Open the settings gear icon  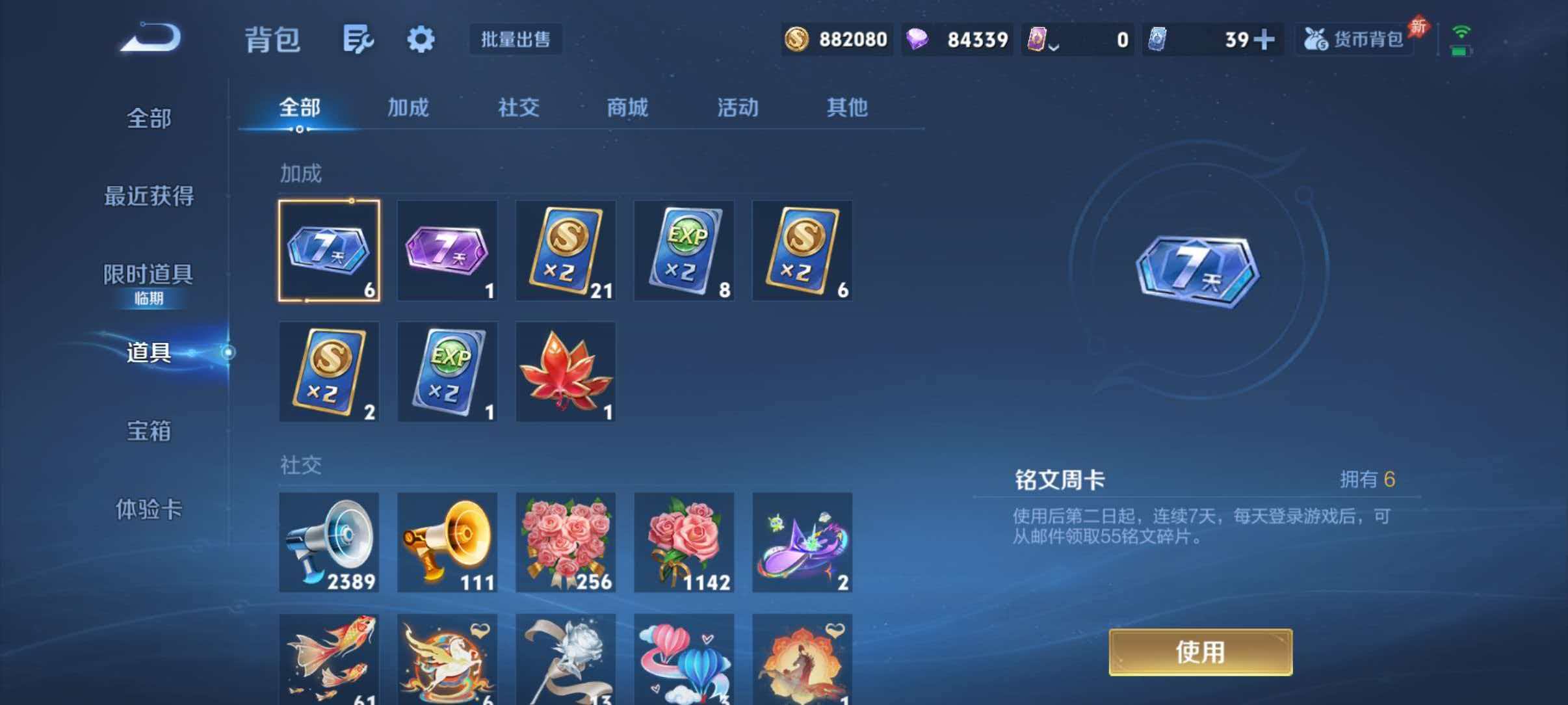(x=420, y=39)
